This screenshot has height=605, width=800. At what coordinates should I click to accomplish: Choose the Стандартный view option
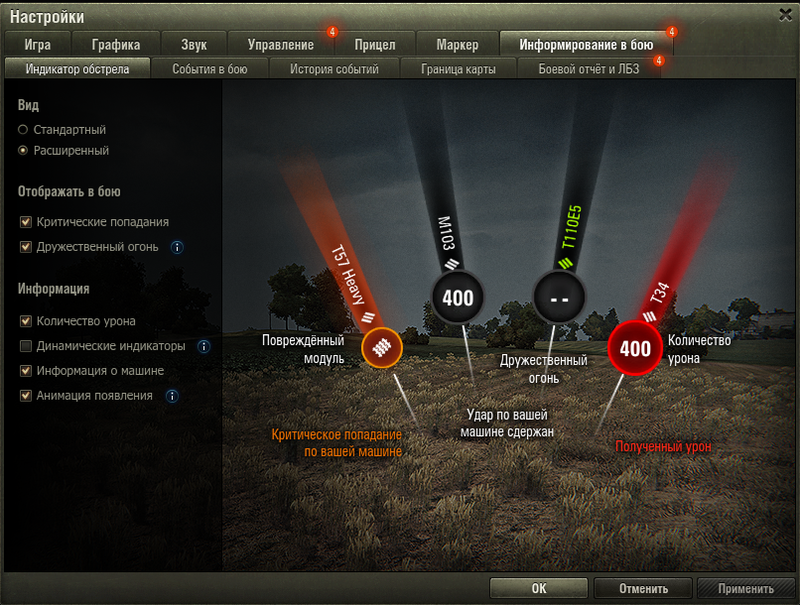point(24,130)
